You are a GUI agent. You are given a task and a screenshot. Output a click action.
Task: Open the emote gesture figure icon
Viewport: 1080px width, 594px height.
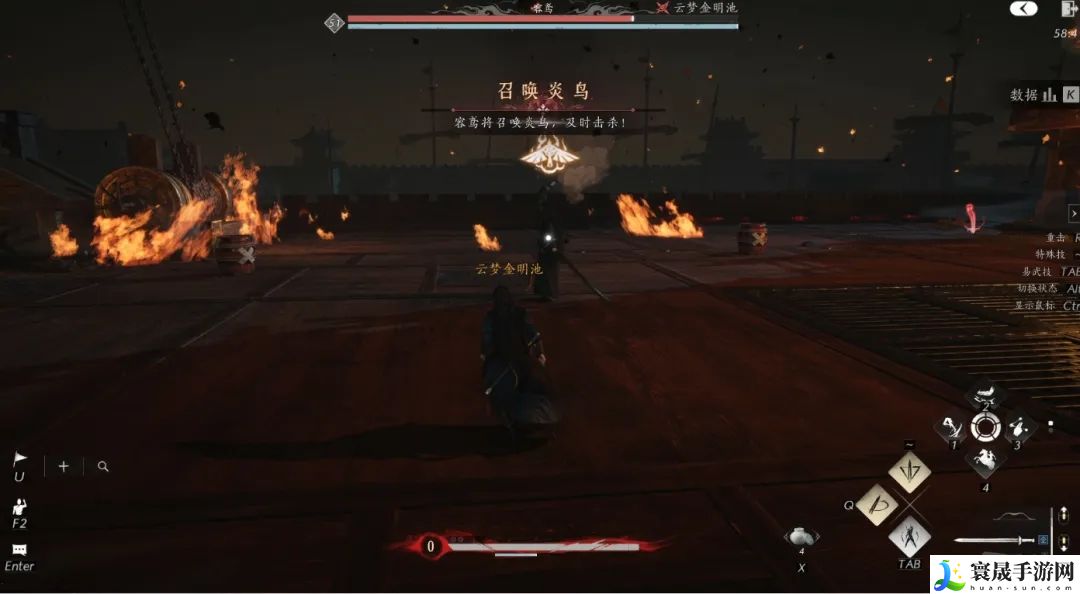(x=20, y=506)
